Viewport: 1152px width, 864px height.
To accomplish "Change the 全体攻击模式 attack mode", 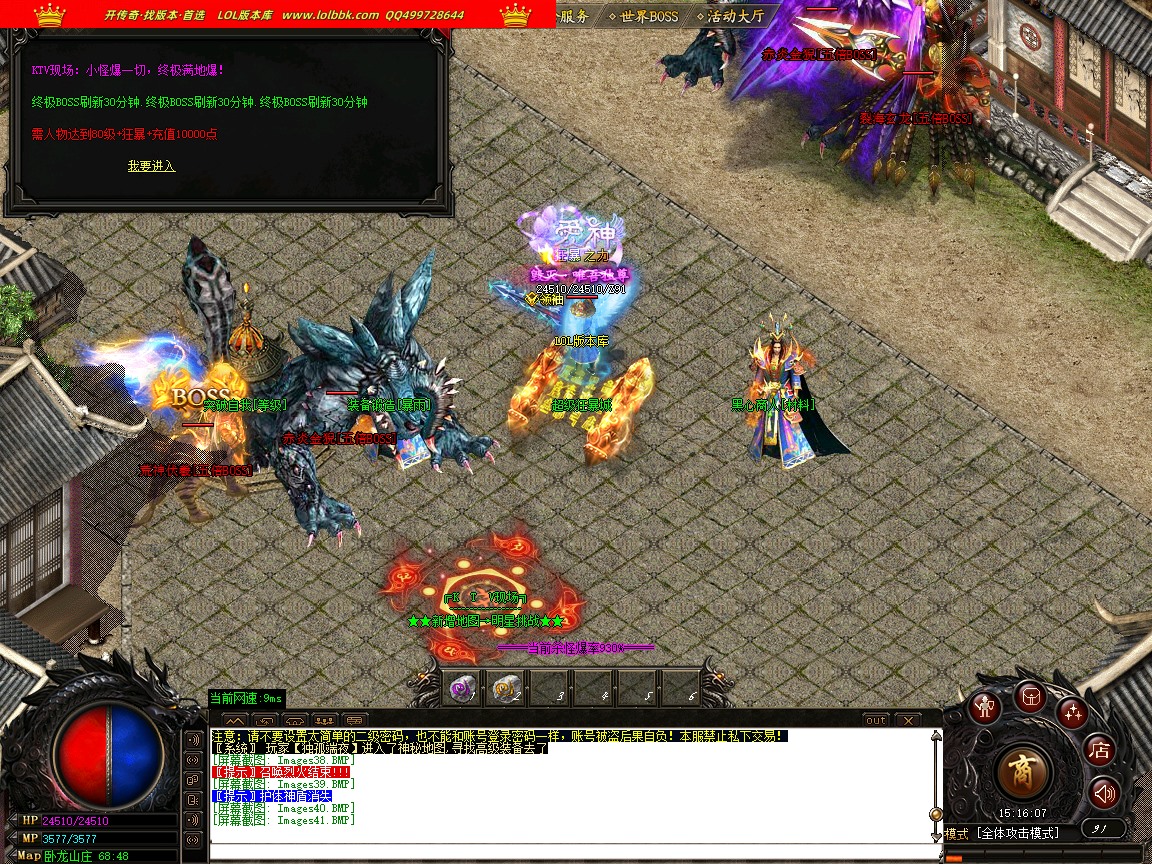I will pos(1015,833).
